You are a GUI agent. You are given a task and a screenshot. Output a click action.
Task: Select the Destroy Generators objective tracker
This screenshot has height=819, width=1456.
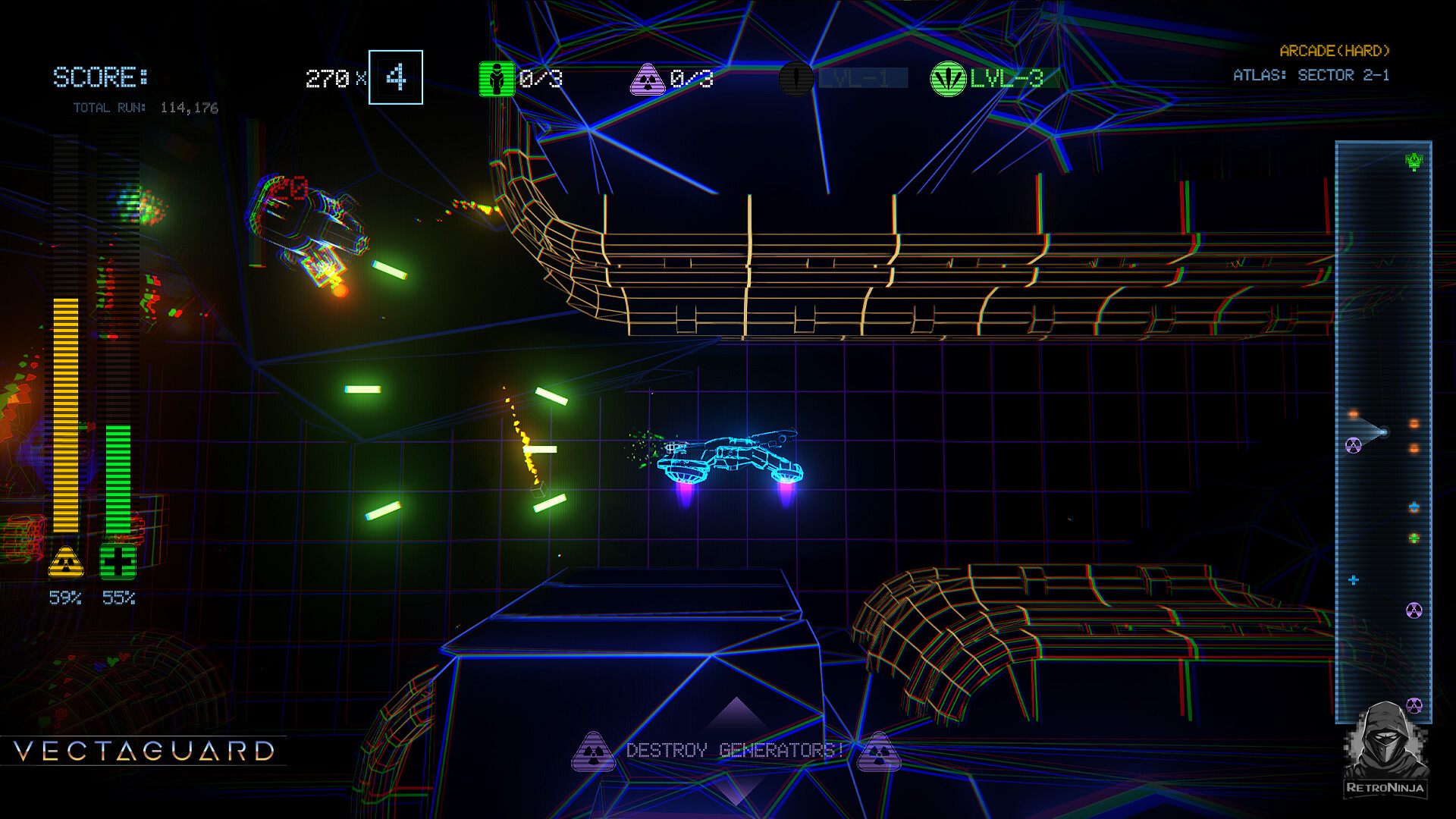[x=735, y=751]
